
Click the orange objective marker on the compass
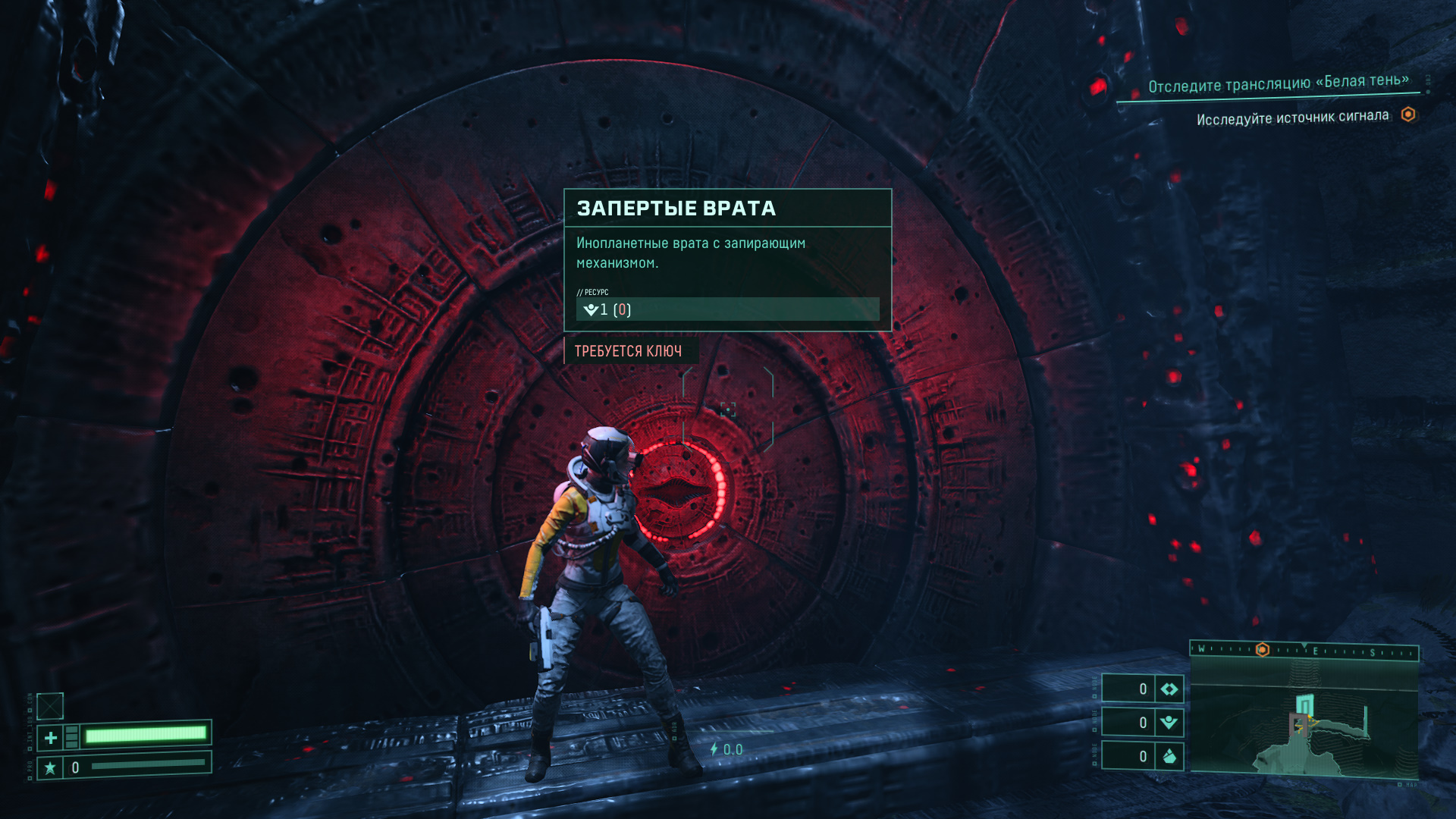point(1263,650)
